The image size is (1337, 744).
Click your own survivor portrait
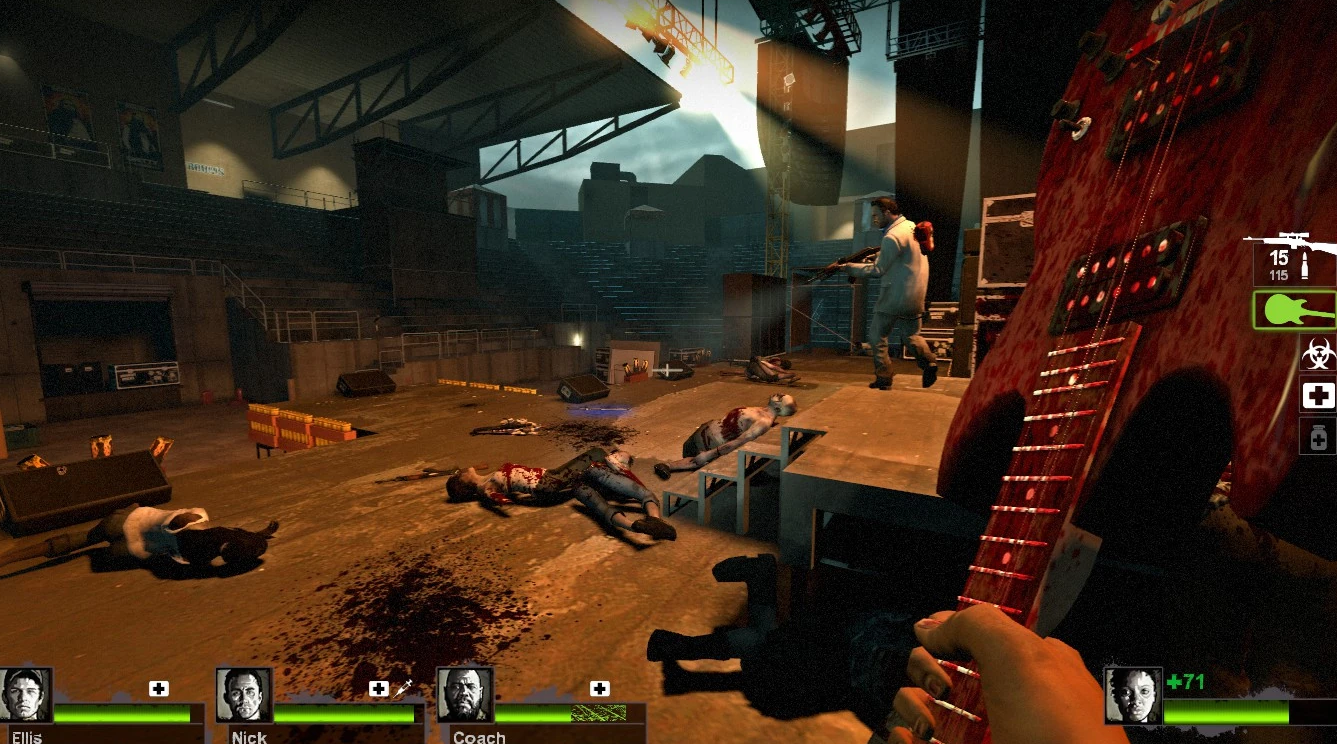(x=1133, y=696)
